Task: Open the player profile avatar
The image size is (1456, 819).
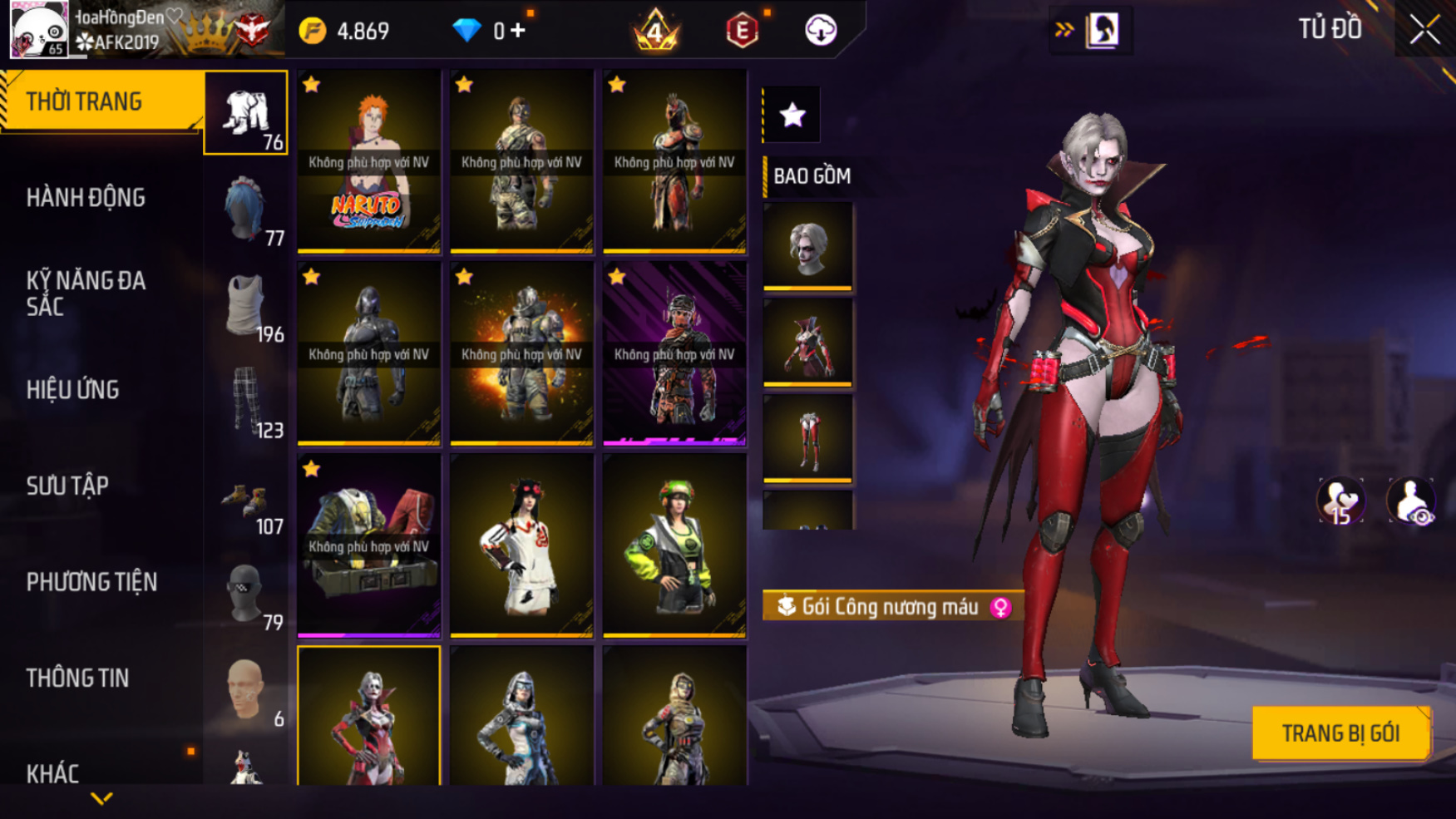Action: (x=38, y=30)
